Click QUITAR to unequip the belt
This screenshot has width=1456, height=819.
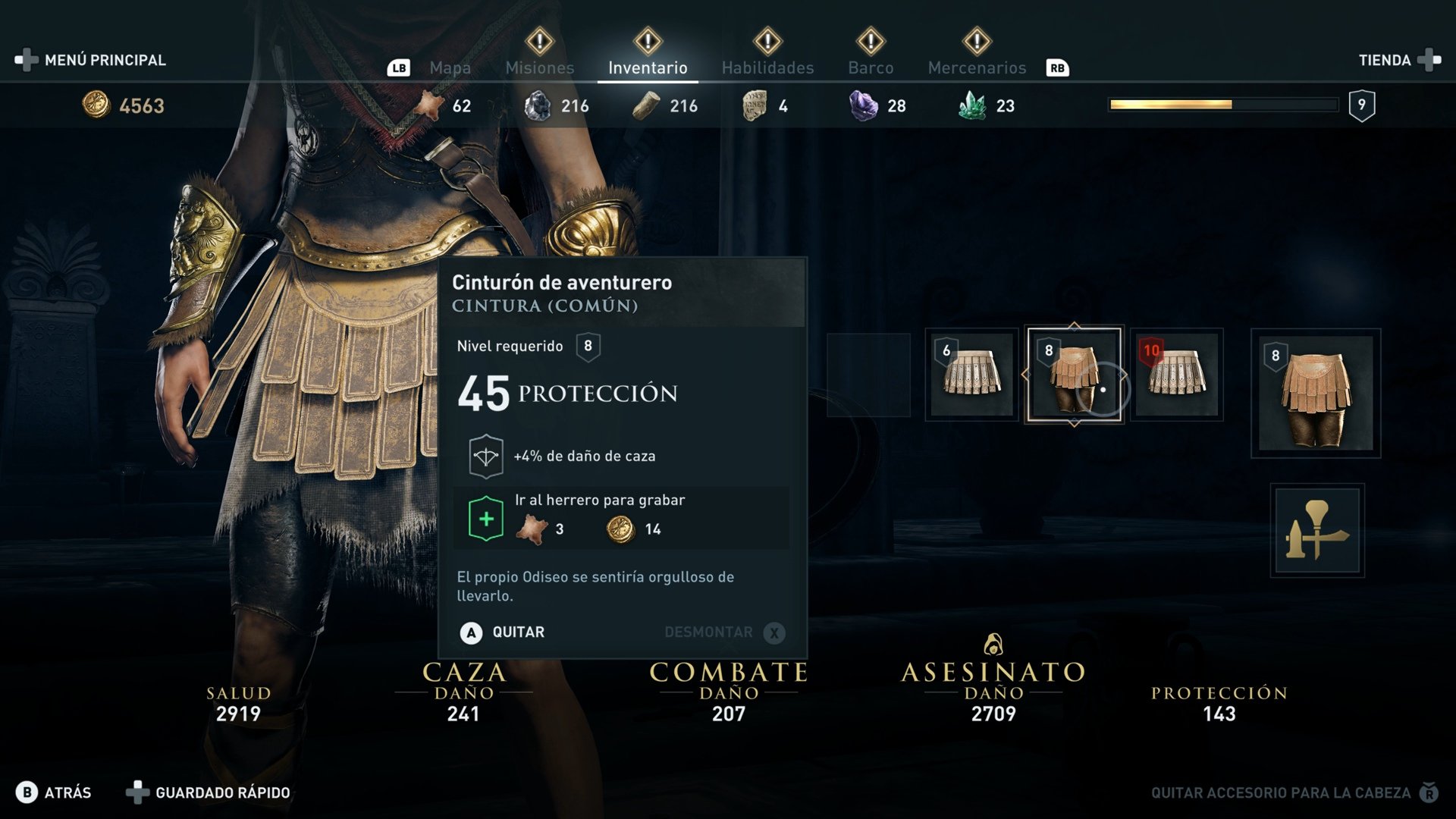click(x=518, y=632)
